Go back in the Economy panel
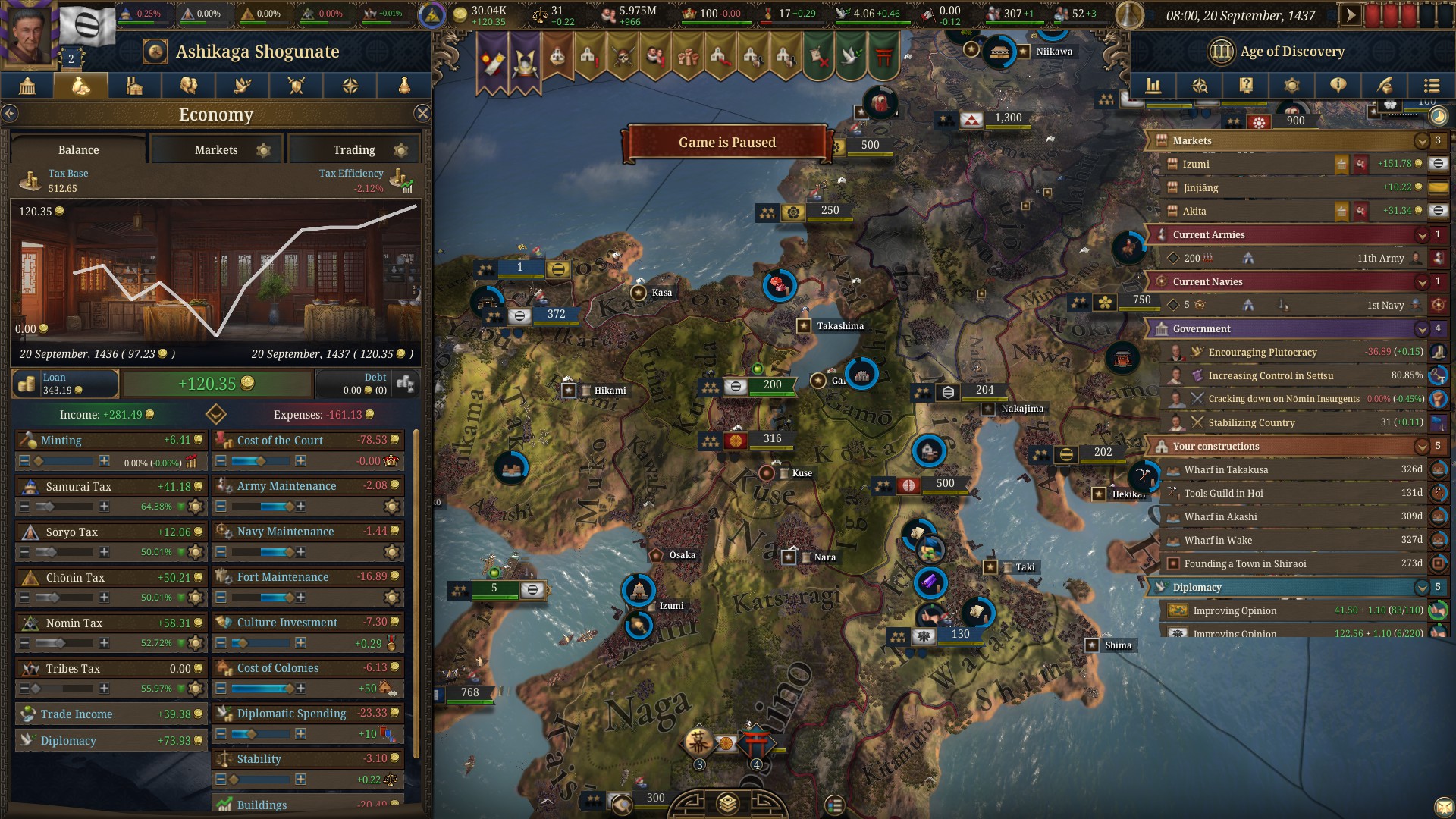Viewport: 1456px width, 819px height. coord(10,114)
